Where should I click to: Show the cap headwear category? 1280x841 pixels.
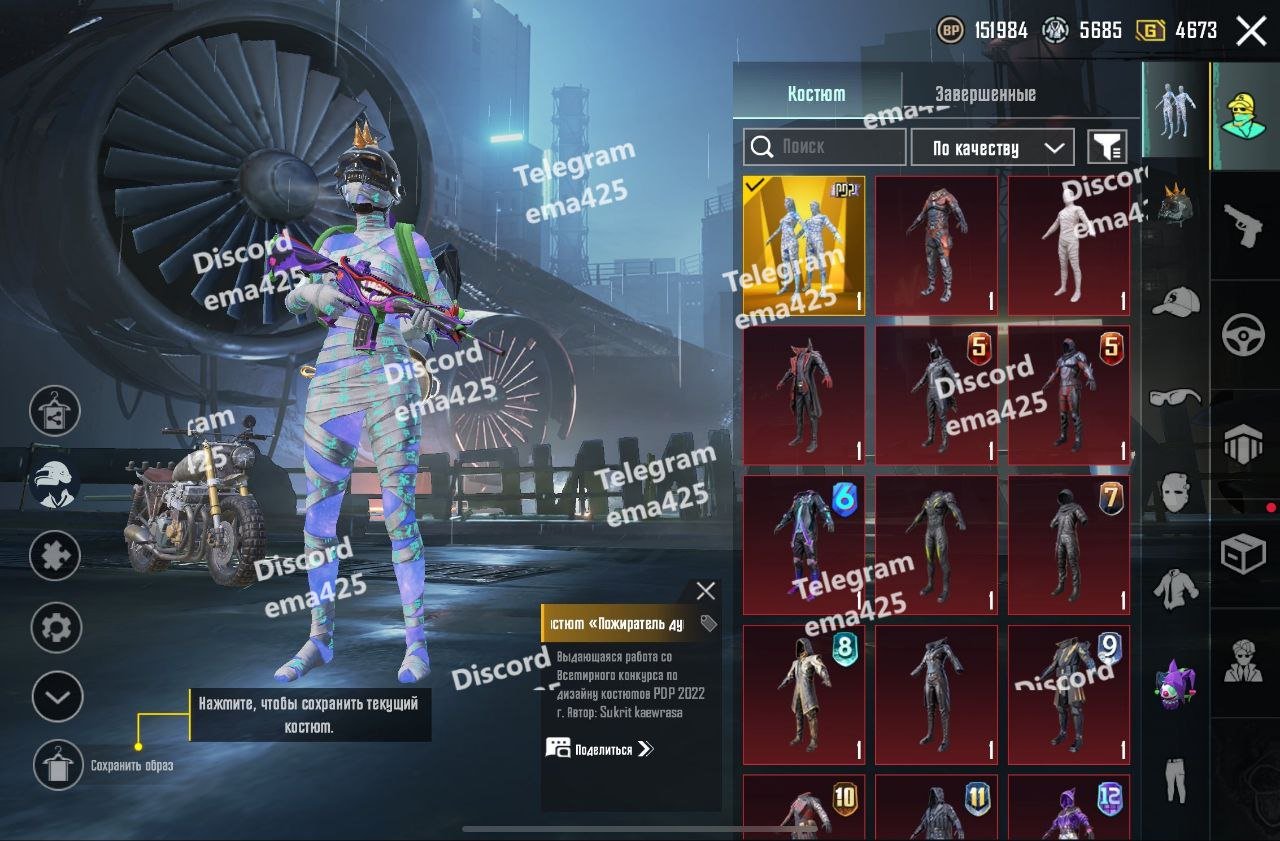tap(1175, 301)
